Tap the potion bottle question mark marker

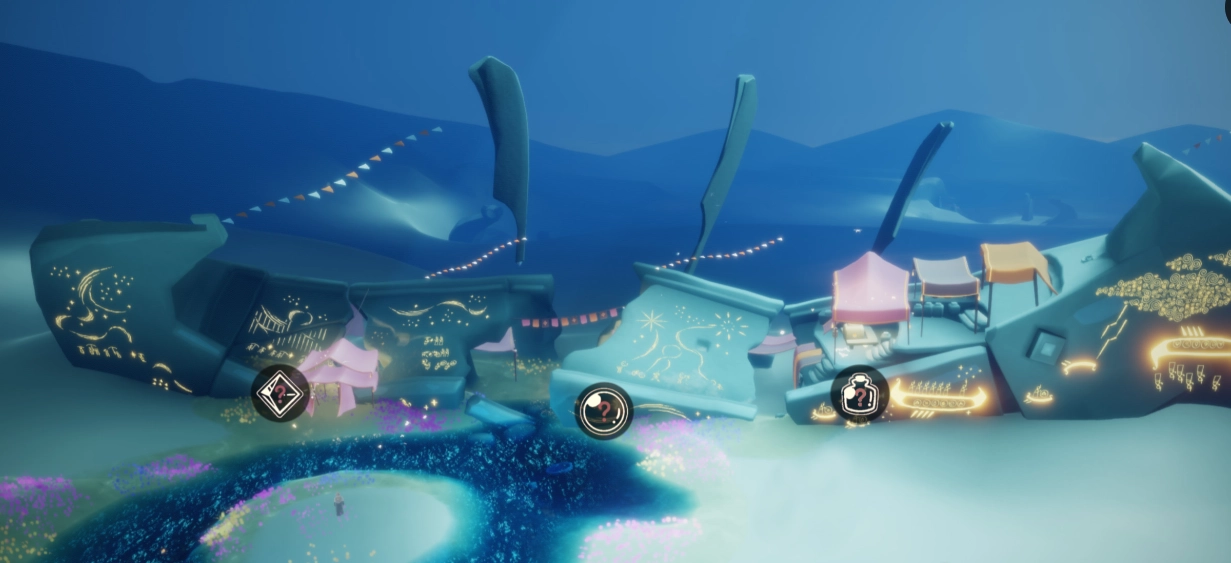tap(860, 395)
